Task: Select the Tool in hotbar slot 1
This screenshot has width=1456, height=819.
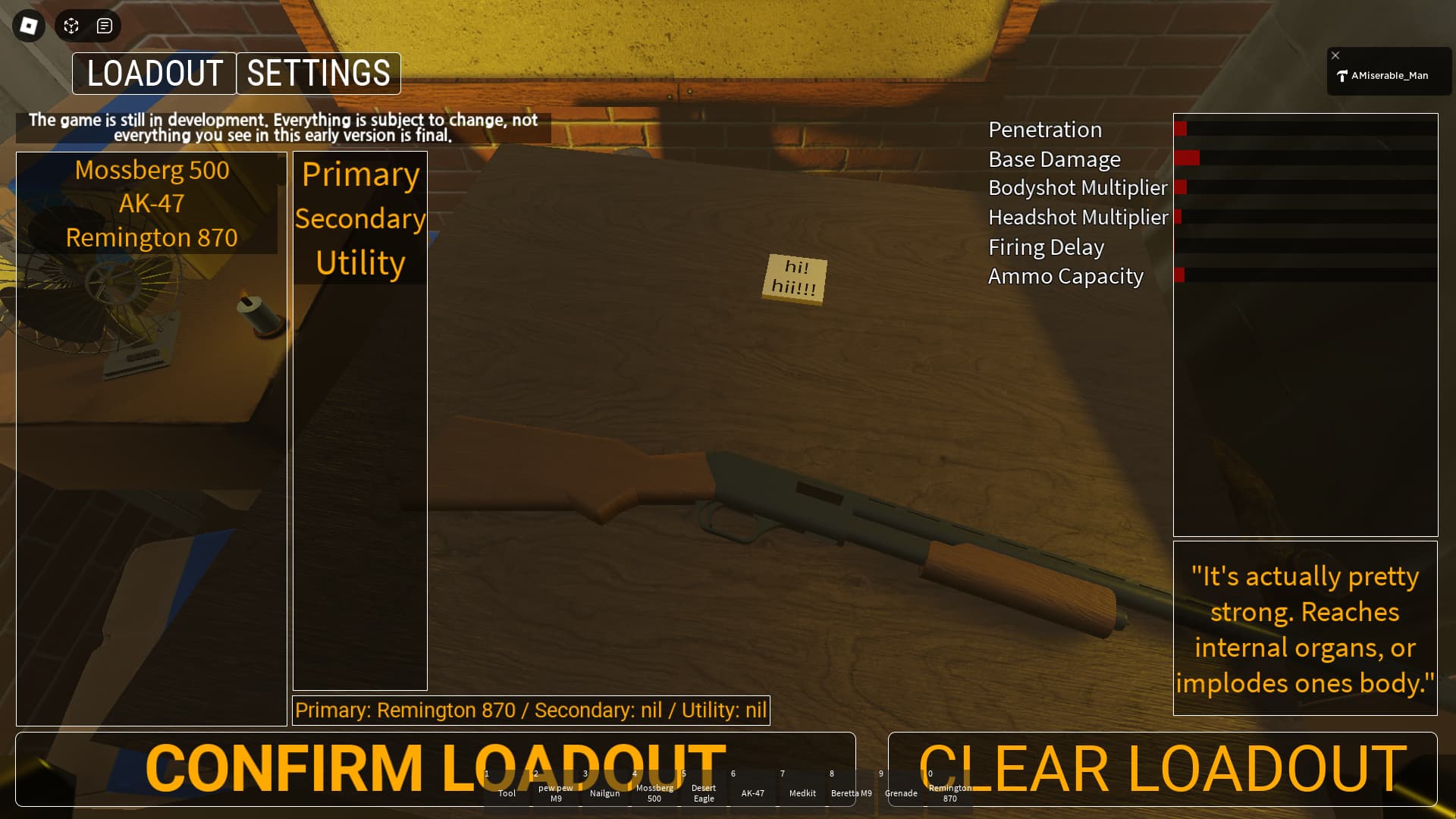Action: (507, 792)
